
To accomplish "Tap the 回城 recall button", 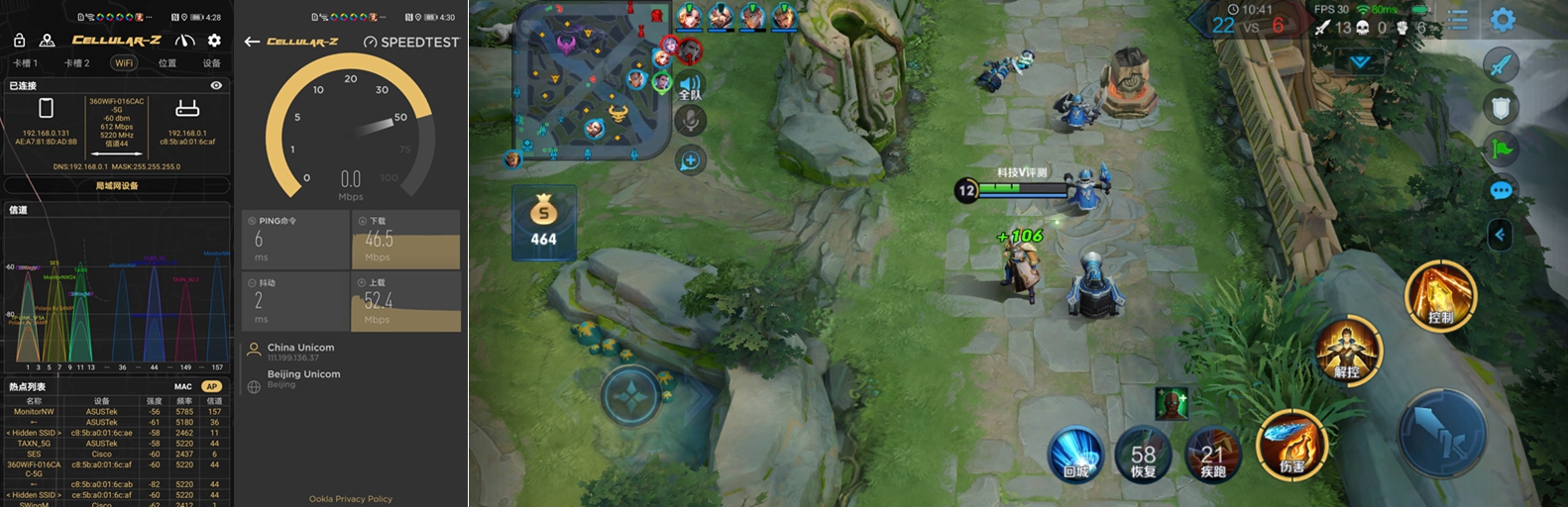I will coord(1076,454).
